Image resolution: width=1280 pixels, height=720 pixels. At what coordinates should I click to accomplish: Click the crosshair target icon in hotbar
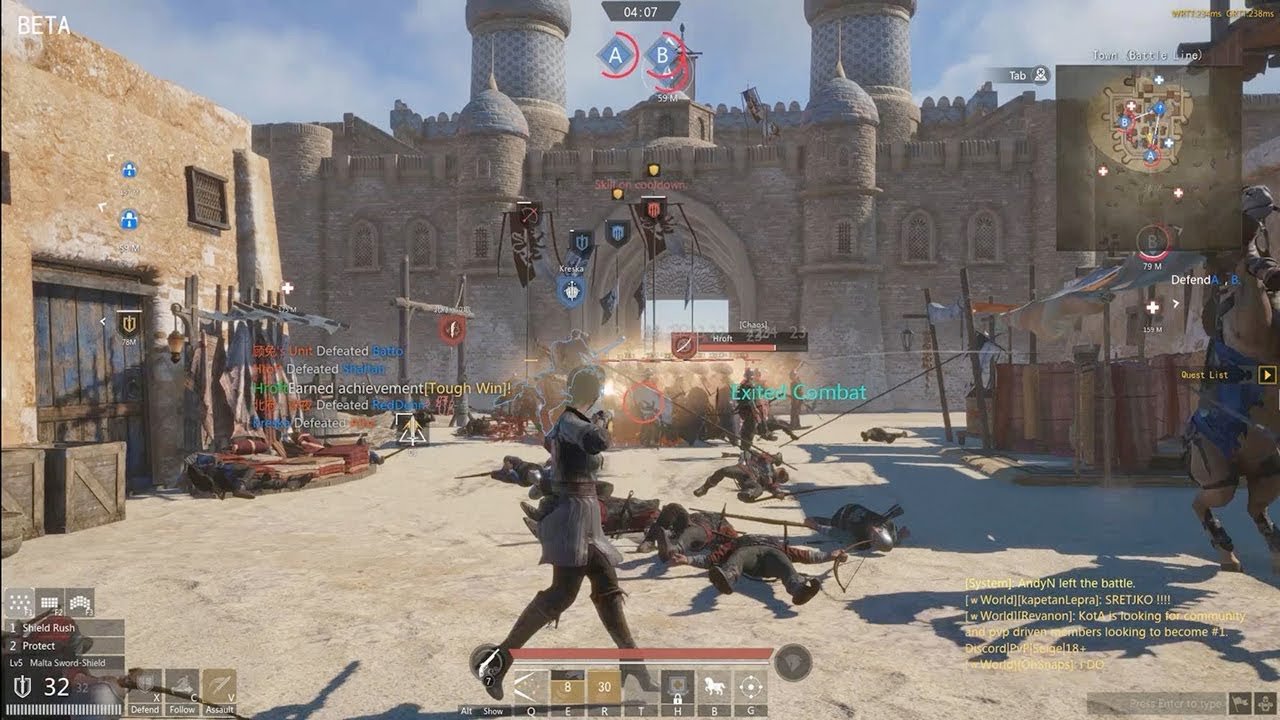tap(750, 687)
